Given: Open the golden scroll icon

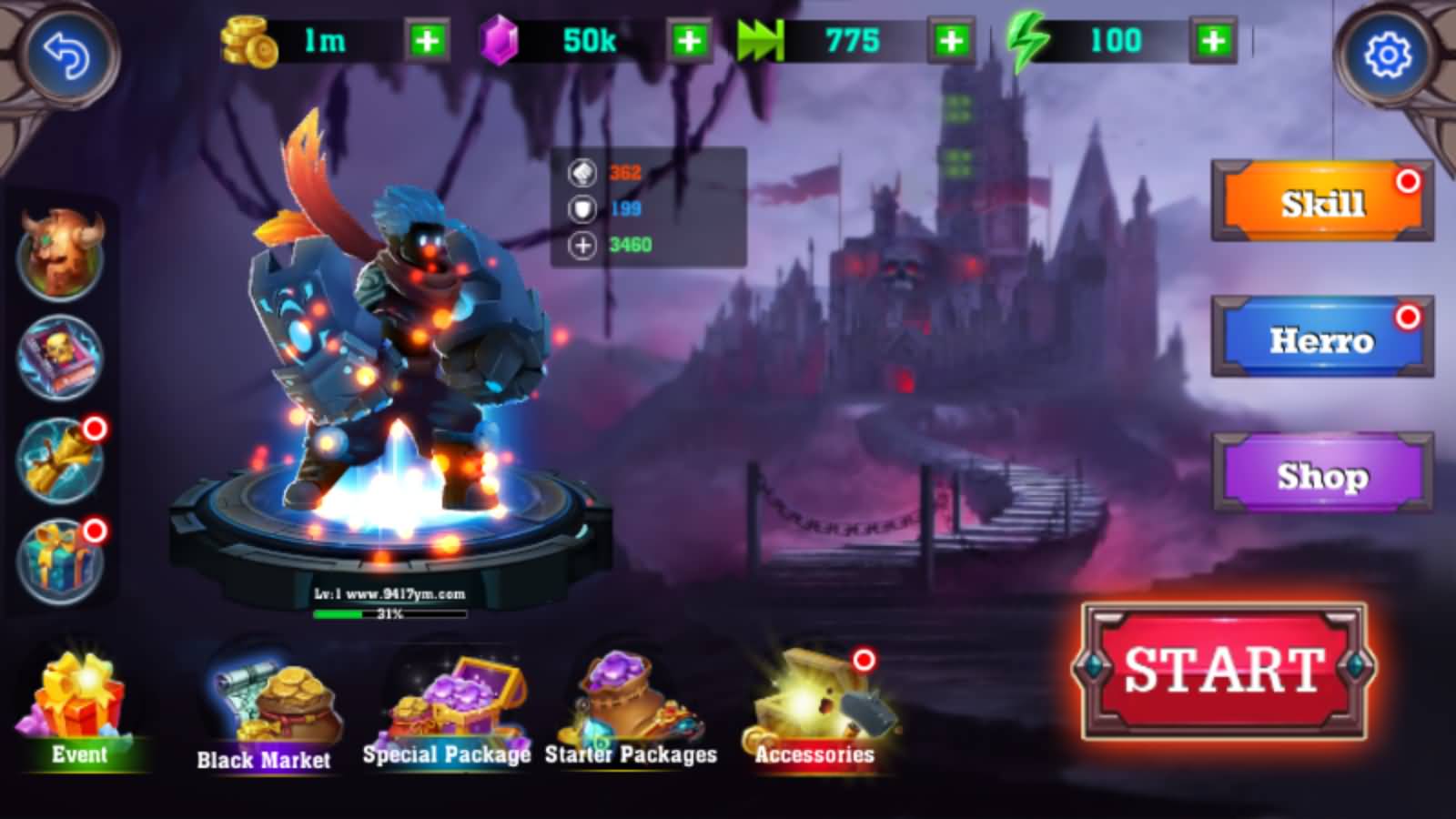Looking at the screenshot, I should click(x=61, y=460).
